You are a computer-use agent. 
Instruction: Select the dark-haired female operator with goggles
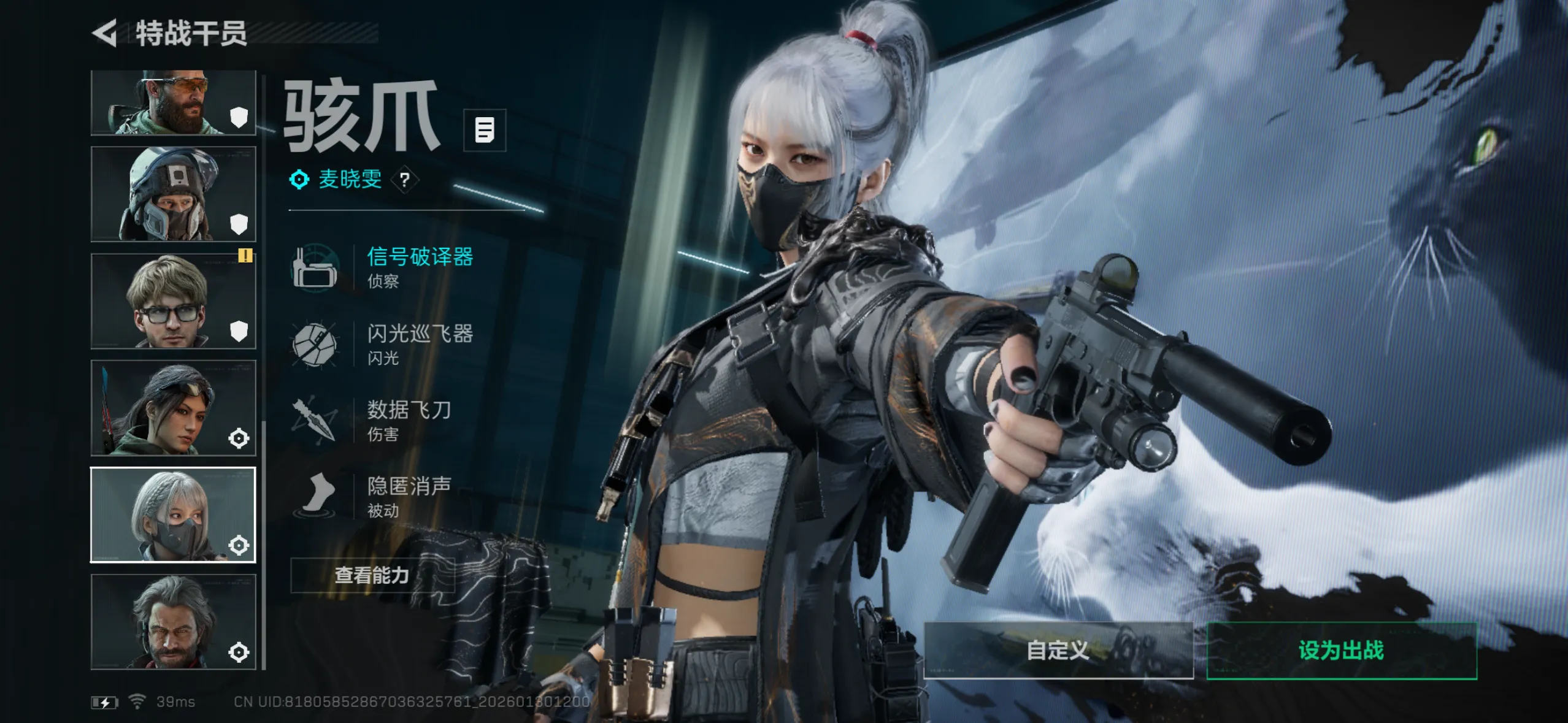[173, 408]
